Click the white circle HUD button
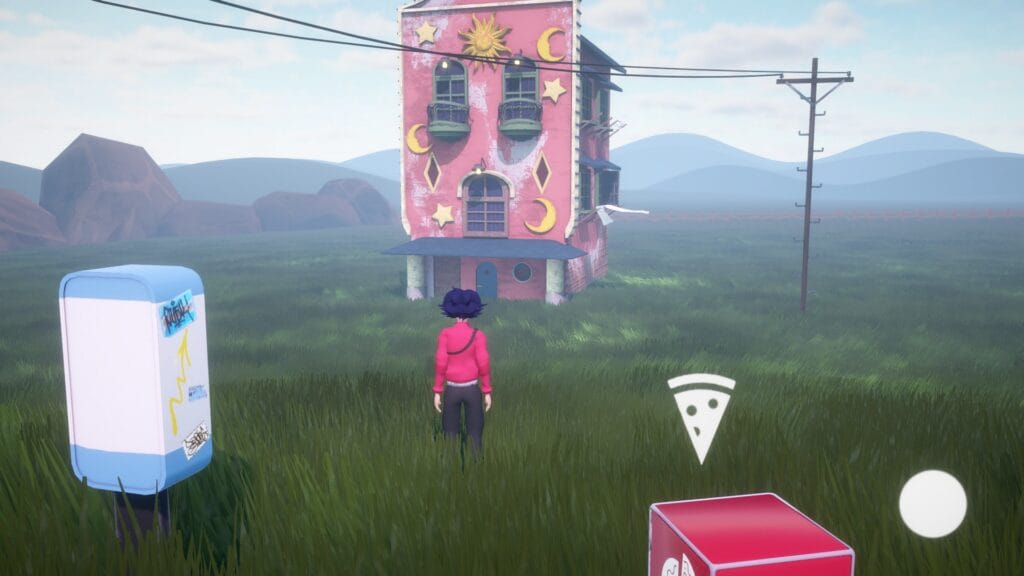This screenshot has height=576, width=1024. [x=932, y=503]
